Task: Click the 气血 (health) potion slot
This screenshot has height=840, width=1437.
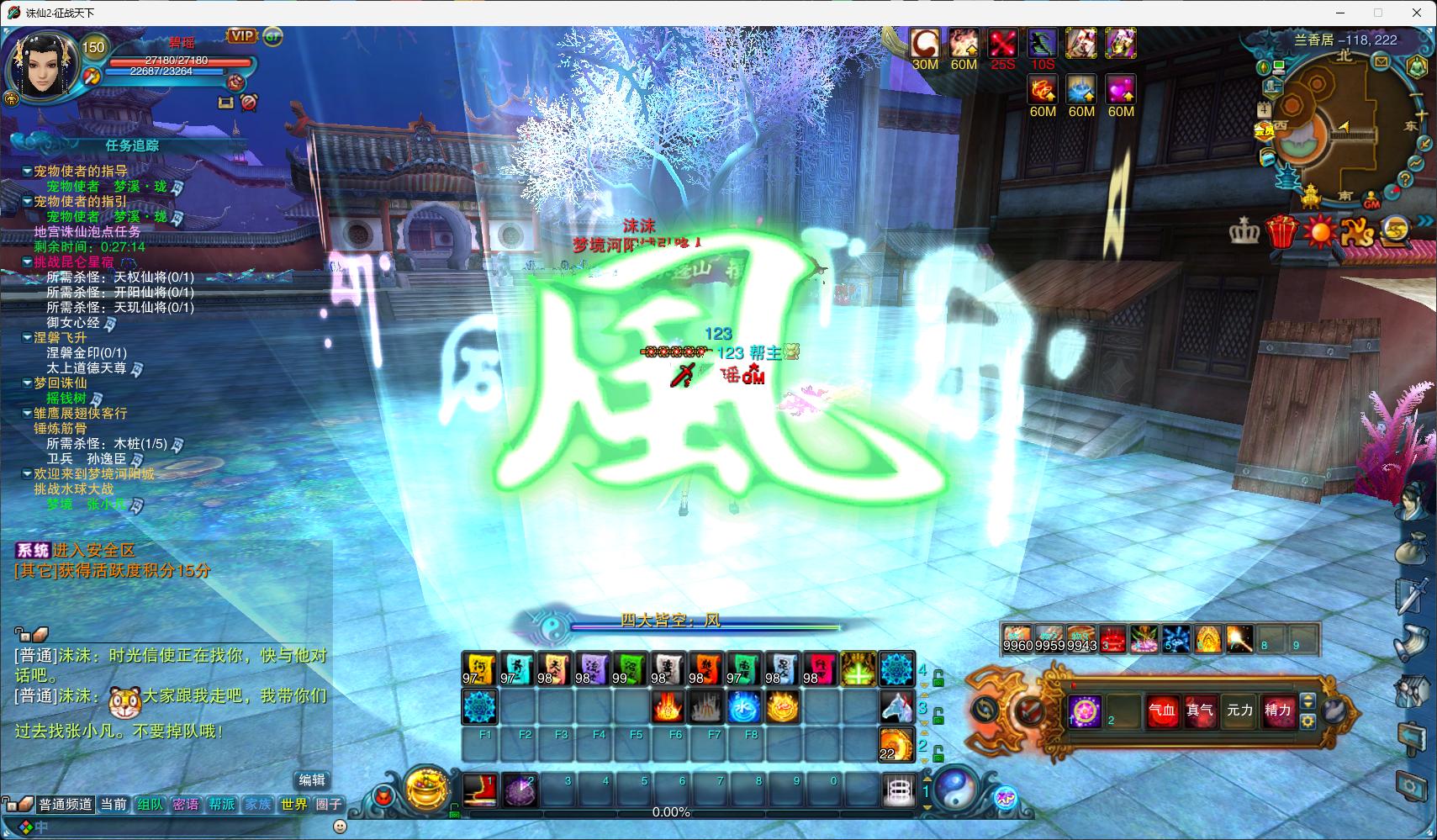Action: pyautogui.click(x=1162, y=711)
